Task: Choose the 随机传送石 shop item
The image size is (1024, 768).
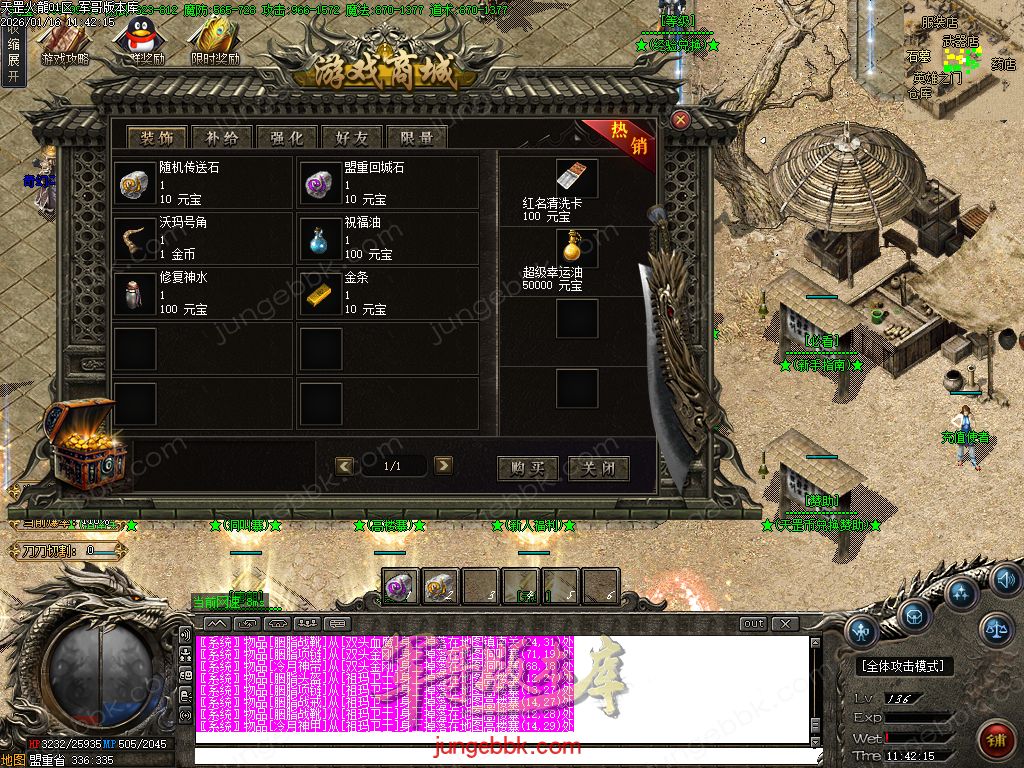Action: click(x=135, y=182)
